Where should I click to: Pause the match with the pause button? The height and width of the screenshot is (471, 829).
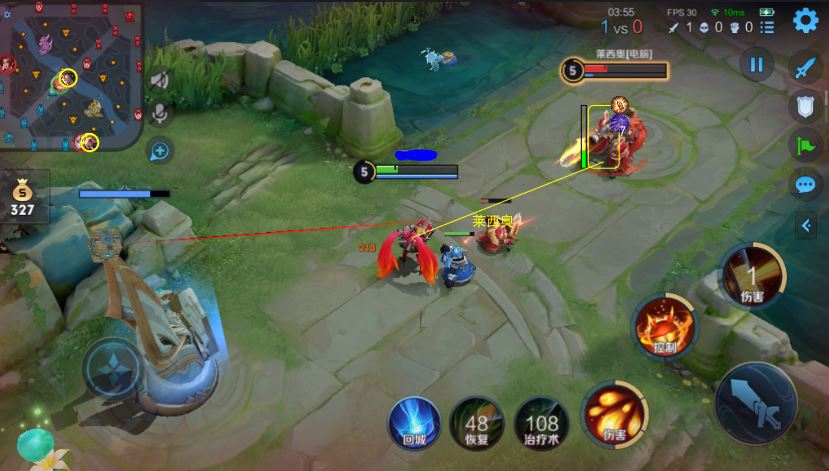pos(757,65)
